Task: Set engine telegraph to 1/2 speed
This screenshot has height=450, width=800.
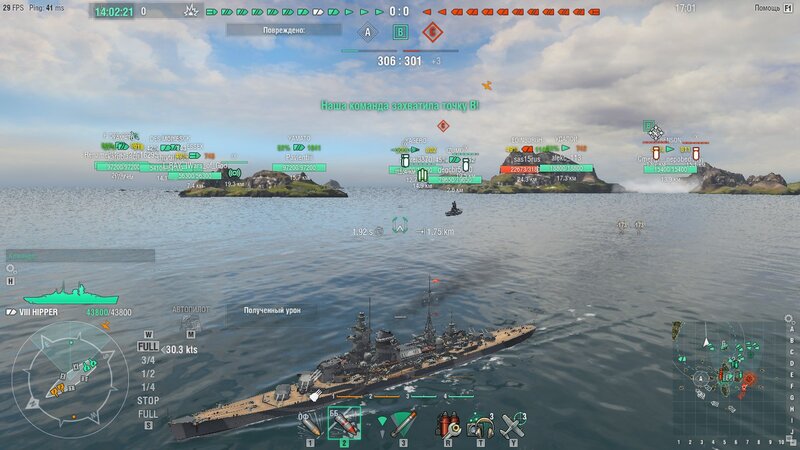Action: coord(148,374)
